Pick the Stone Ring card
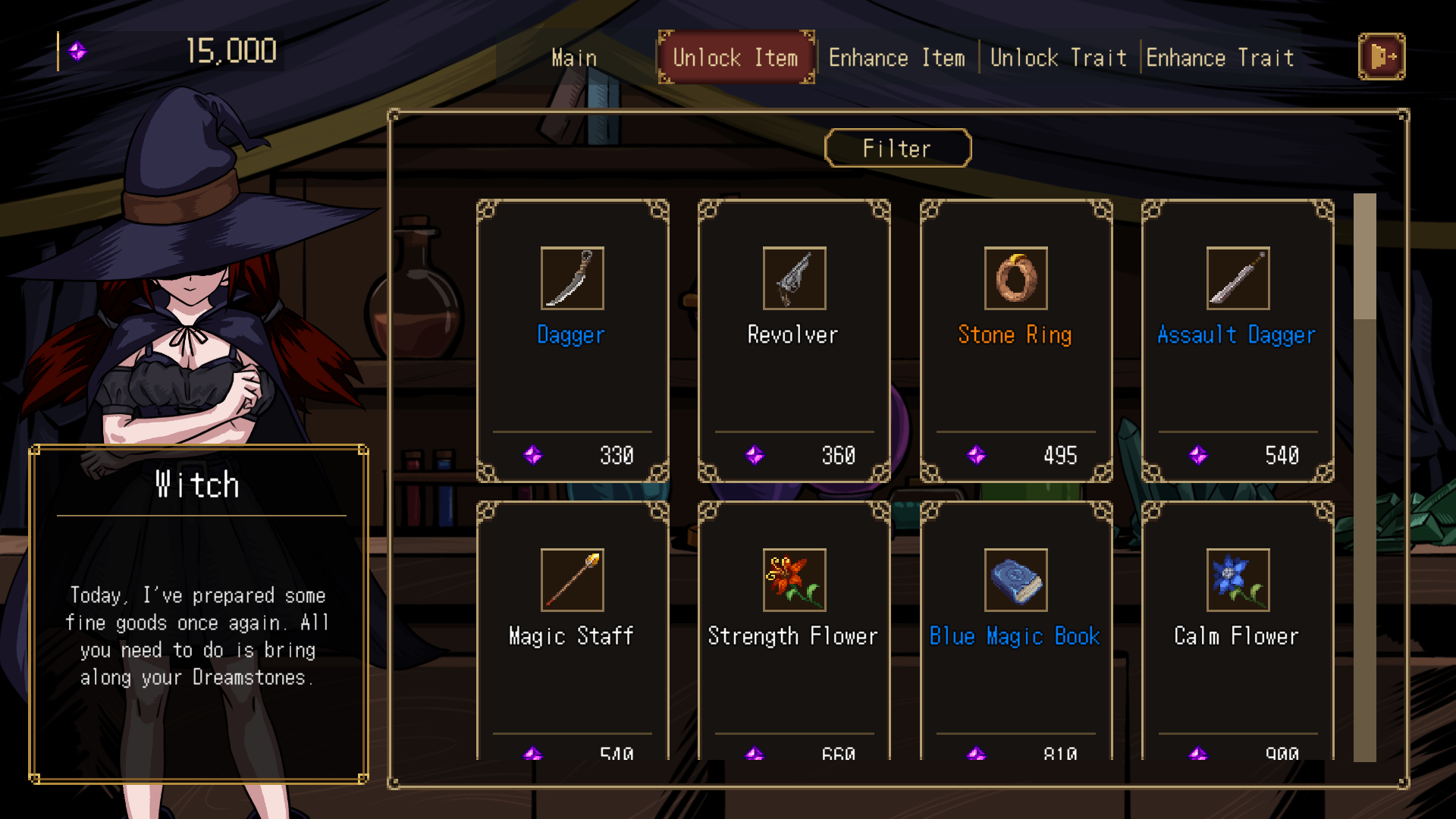This screenshot has height=819, width=1456. pyautogui.click(x=1015, y=340)
